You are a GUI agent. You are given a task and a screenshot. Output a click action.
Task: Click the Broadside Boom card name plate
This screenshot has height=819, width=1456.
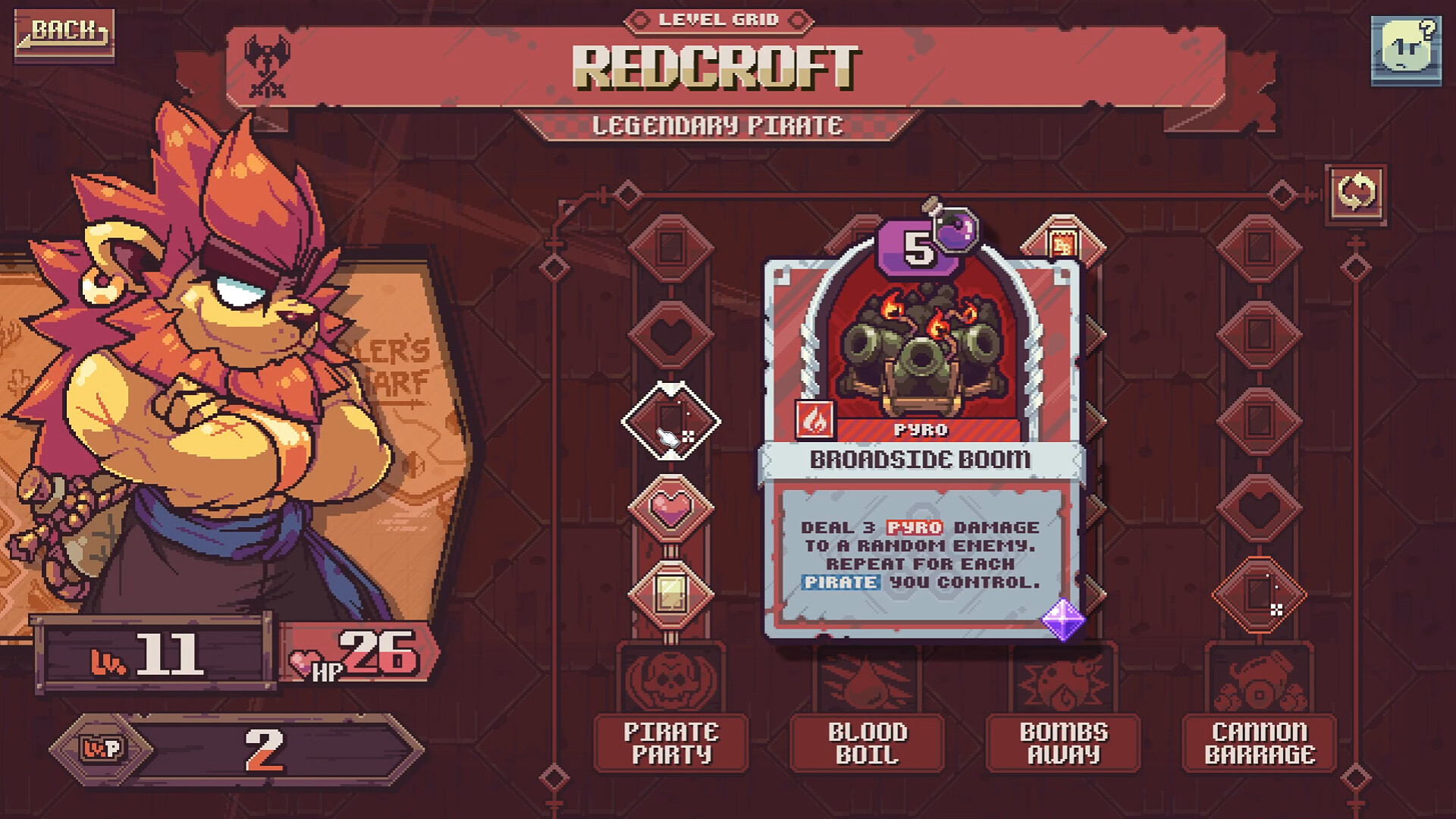point(919,459)
